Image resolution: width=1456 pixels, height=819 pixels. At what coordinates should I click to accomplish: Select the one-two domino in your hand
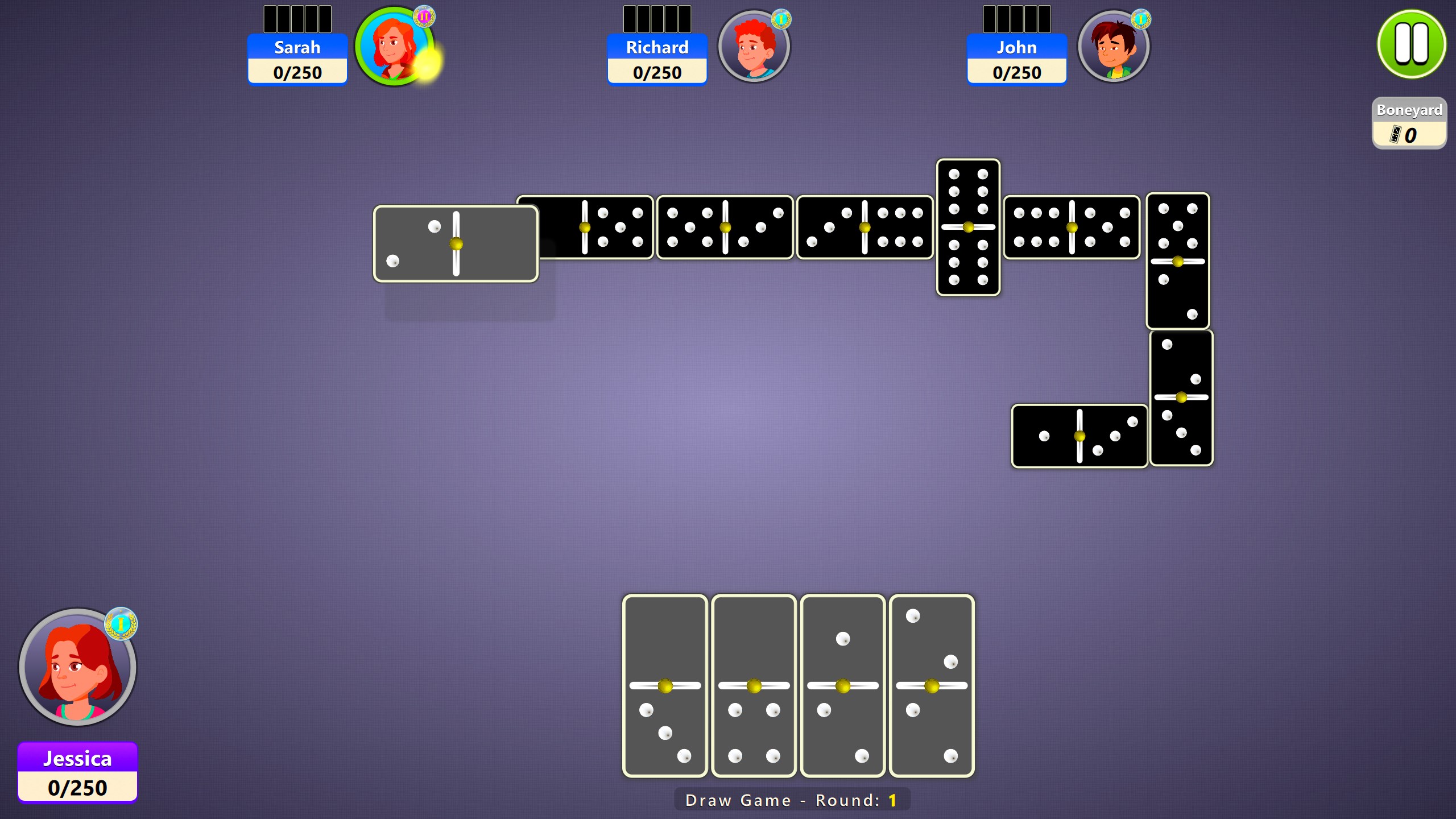843,685
